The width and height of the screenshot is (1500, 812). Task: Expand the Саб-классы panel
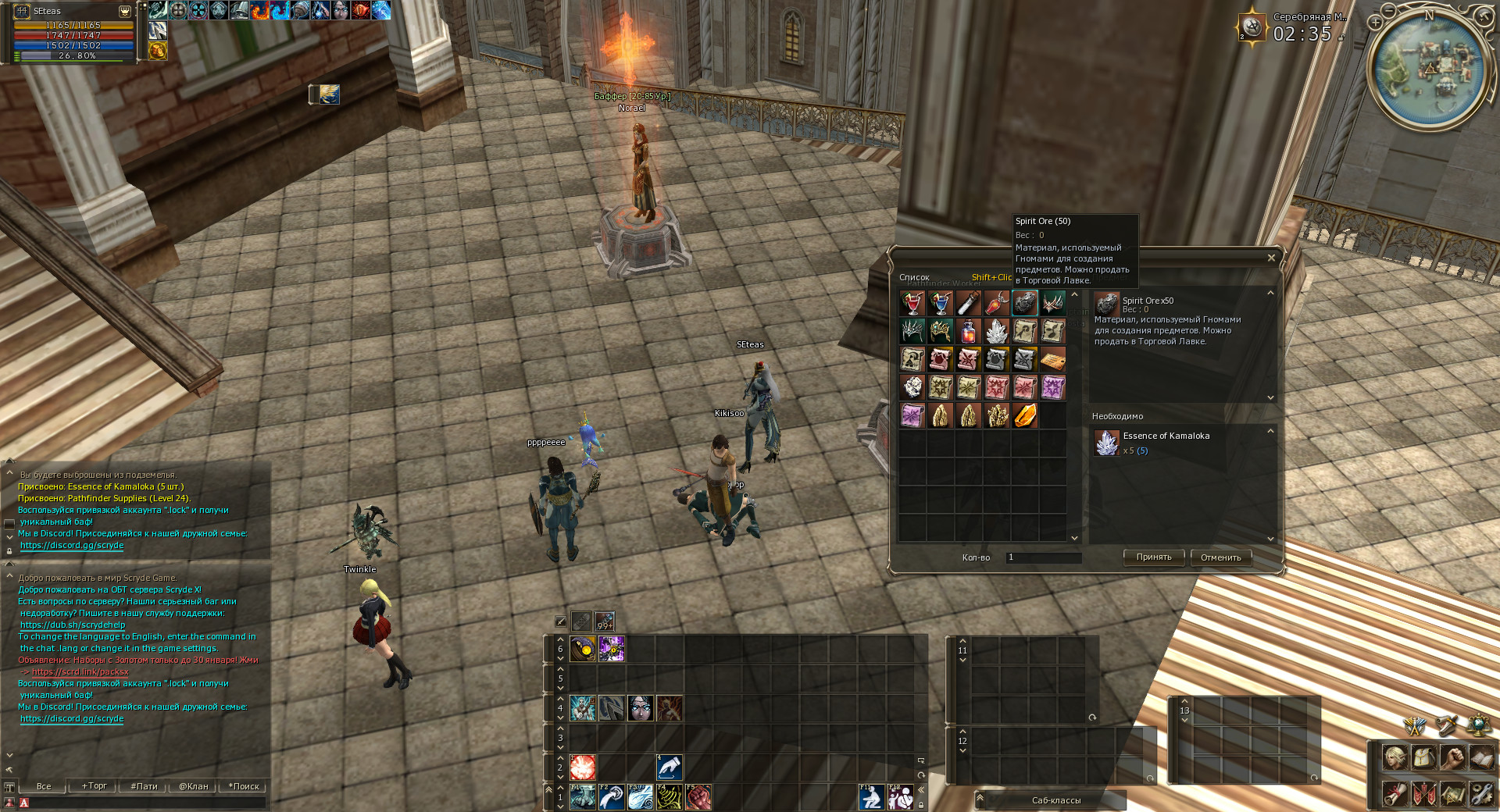[1056, 800]
